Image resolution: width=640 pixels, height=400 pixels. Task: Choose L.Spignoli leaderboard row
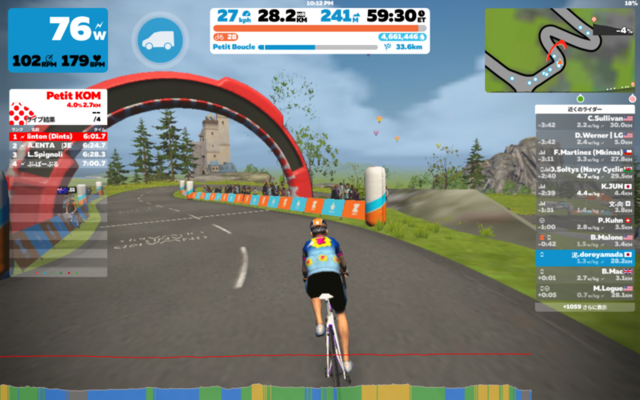click(59, 154)
